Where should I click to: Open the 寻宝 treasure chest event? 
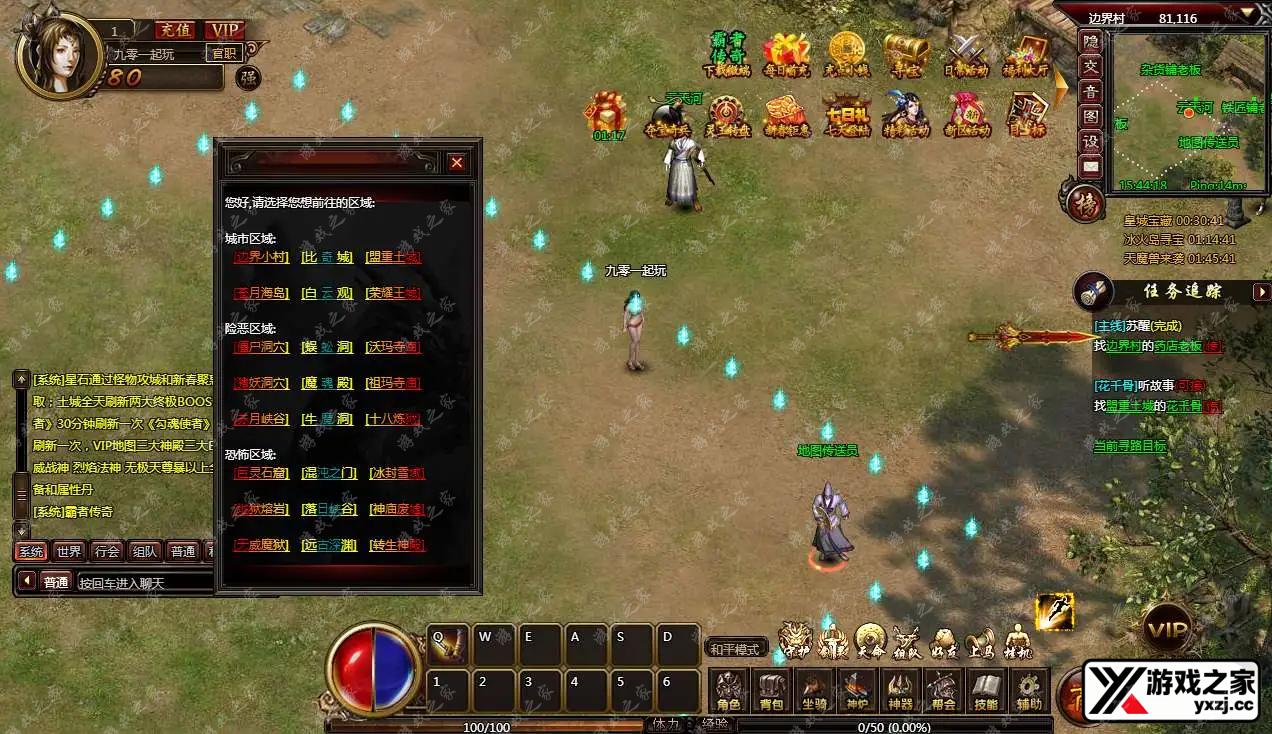coord(906,54)
